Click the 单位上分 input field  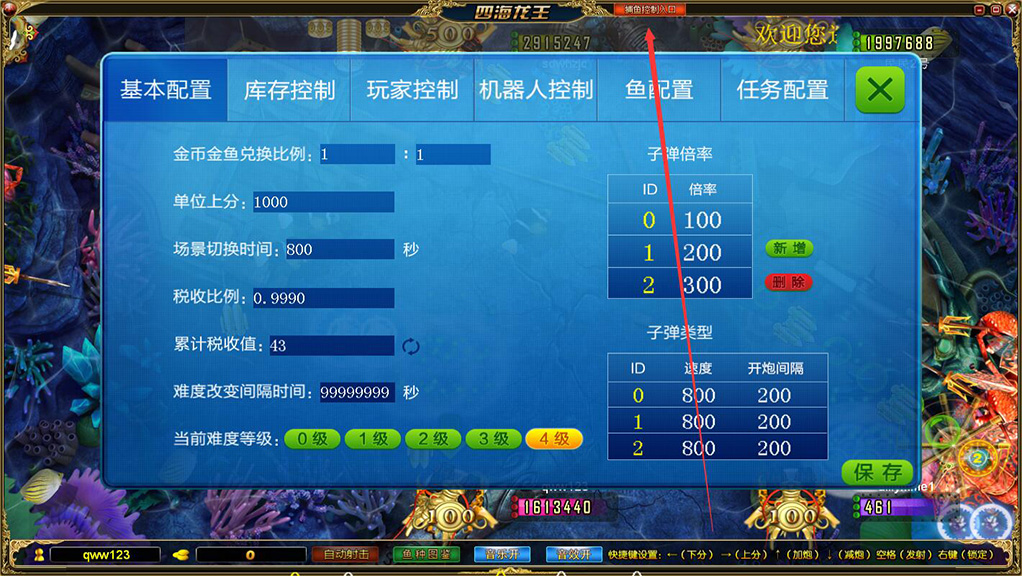click(x=323, y=202)
